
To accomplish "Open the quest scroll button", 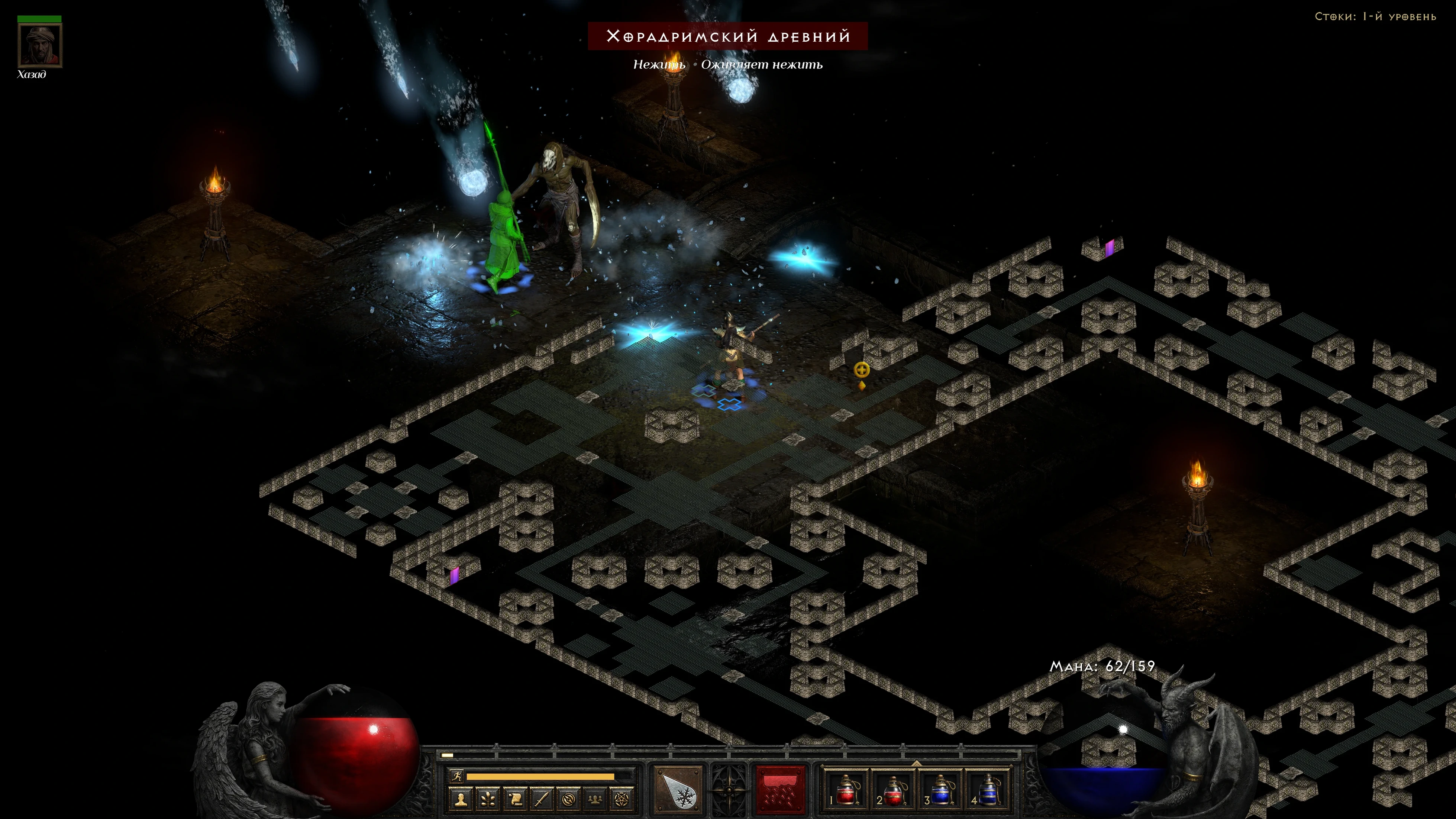I will point(515,799).
